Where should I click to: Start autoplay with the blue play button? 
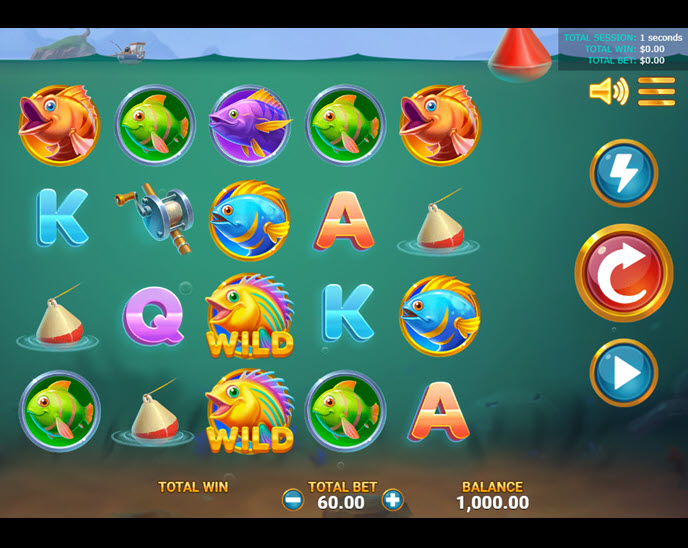pyautogui.click(x=623, y=373)
